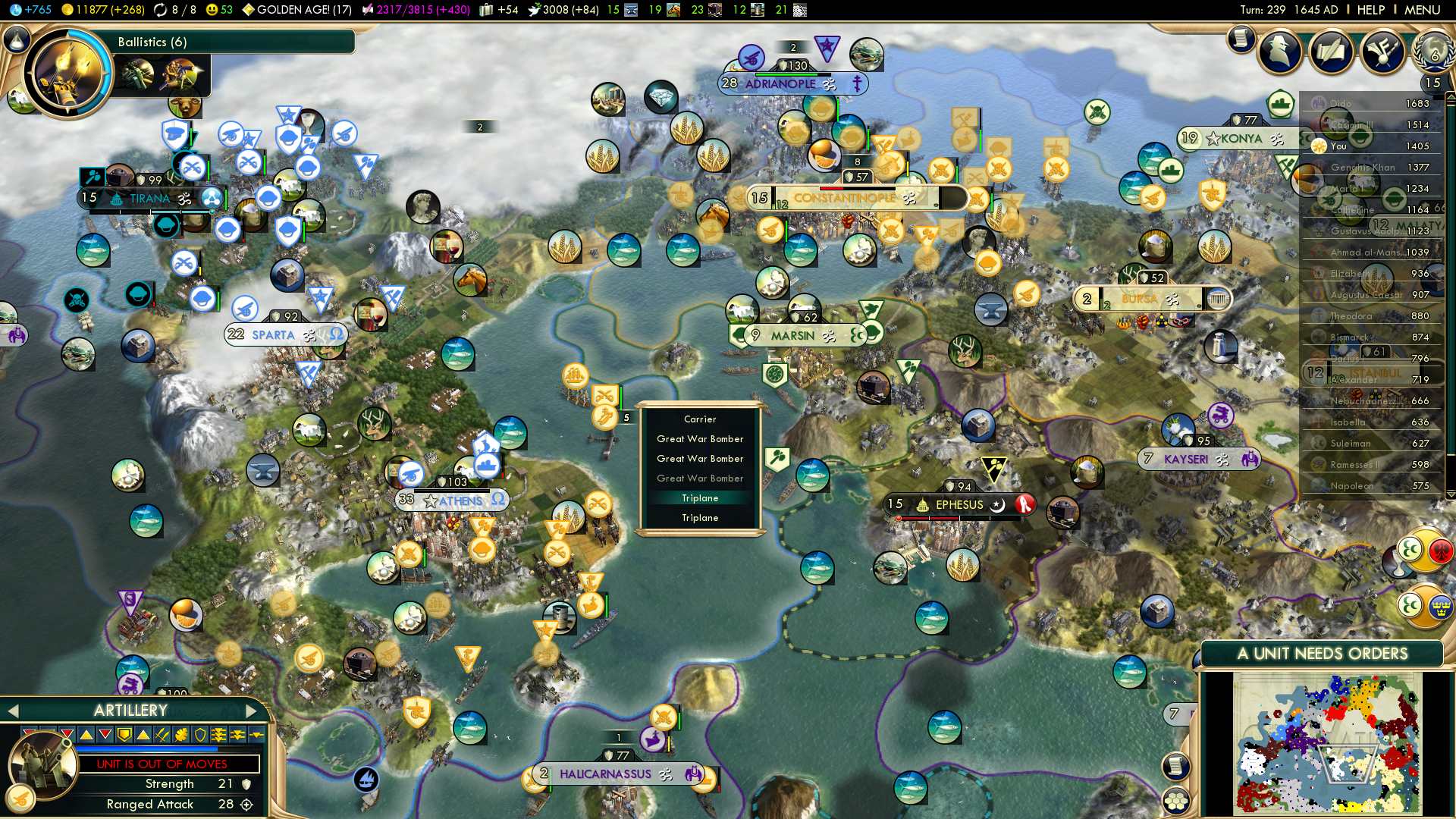Viewport: 1456px width, 819px height.
Task: Cycle to the previous unit arrow
Action: pos(12,711)
